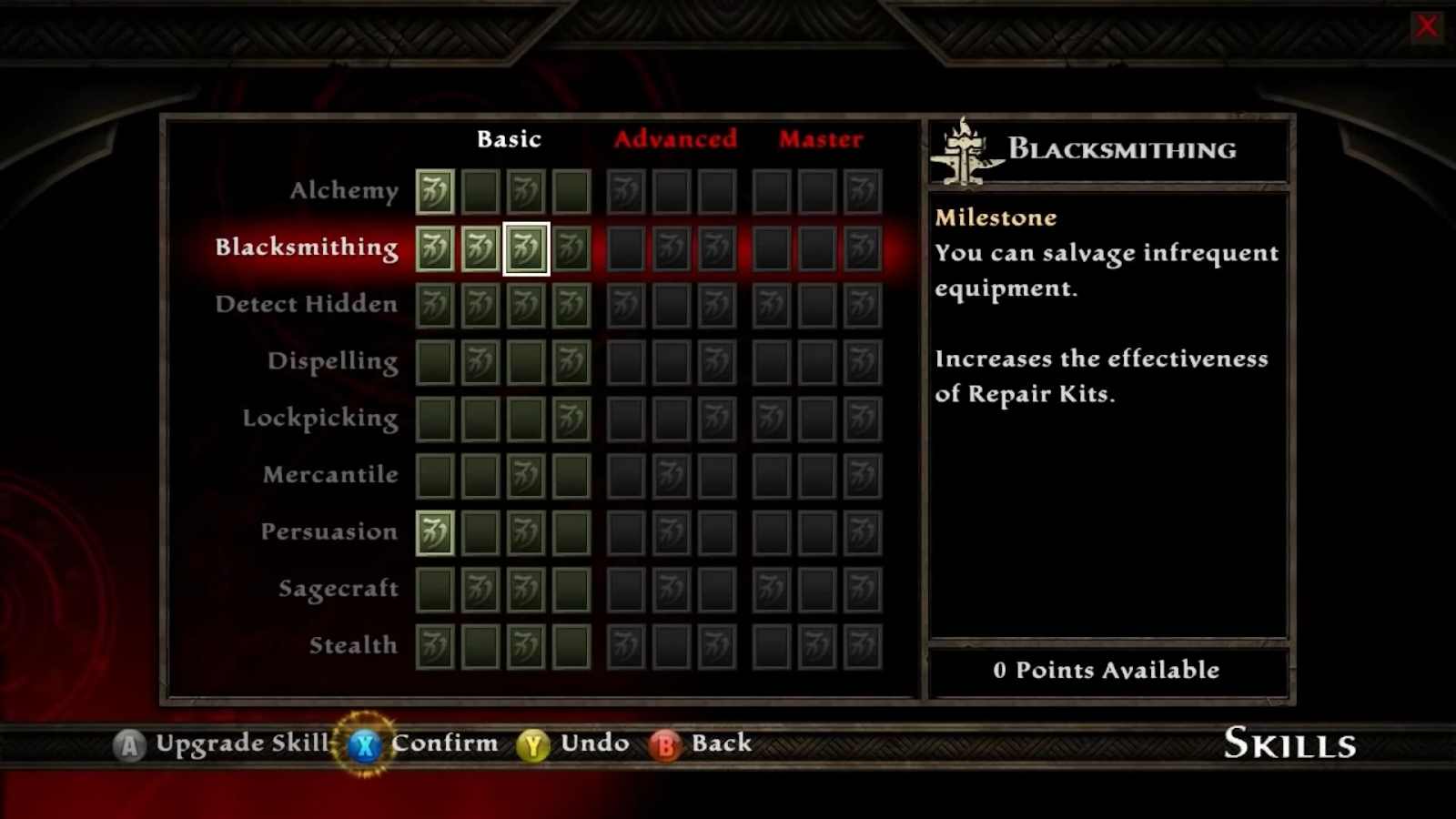
Task: Select the Lockpicking skill
Action: coord(320,419)
